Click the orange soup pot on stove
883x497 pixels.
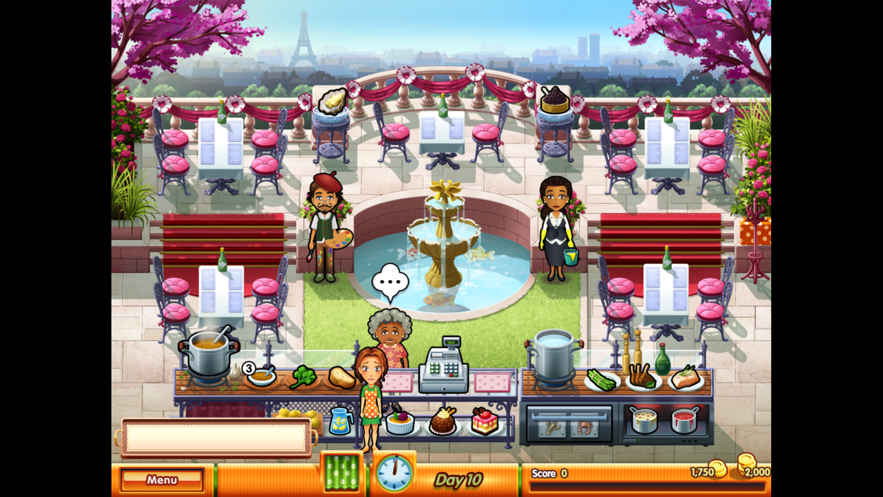[208, 355]
